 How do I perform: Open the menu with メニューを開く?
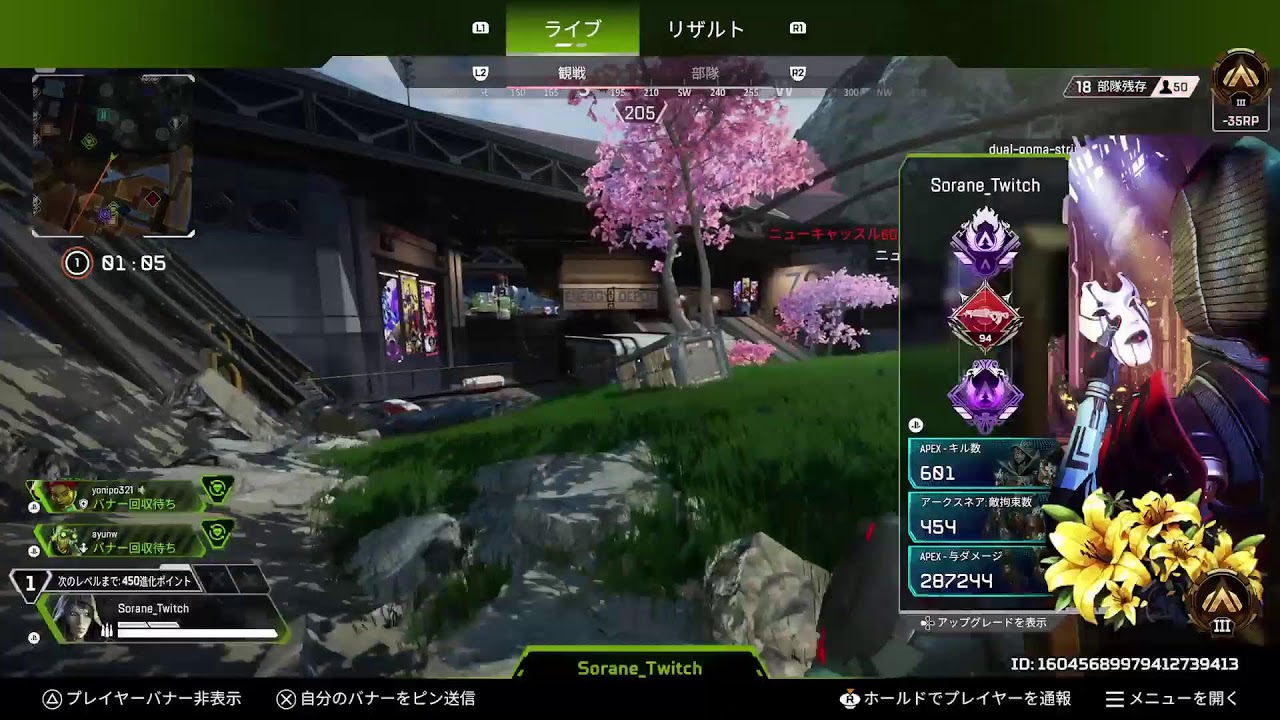click(1172, 699)
